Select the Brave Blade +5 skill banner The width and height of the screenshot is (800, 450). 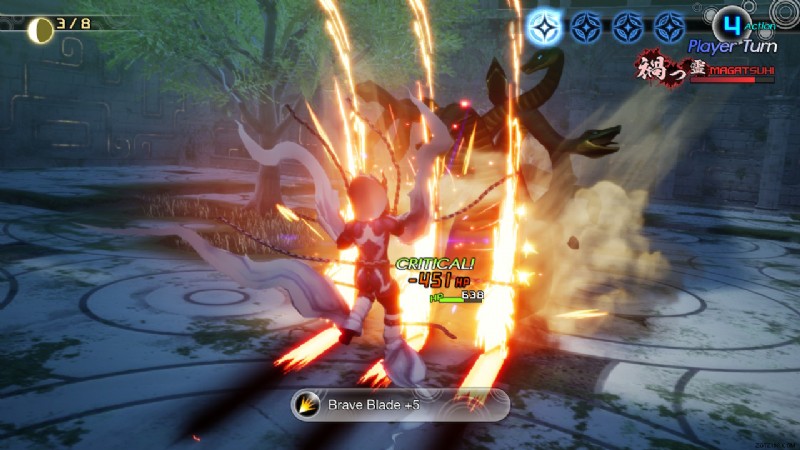[x=400, y=405]
